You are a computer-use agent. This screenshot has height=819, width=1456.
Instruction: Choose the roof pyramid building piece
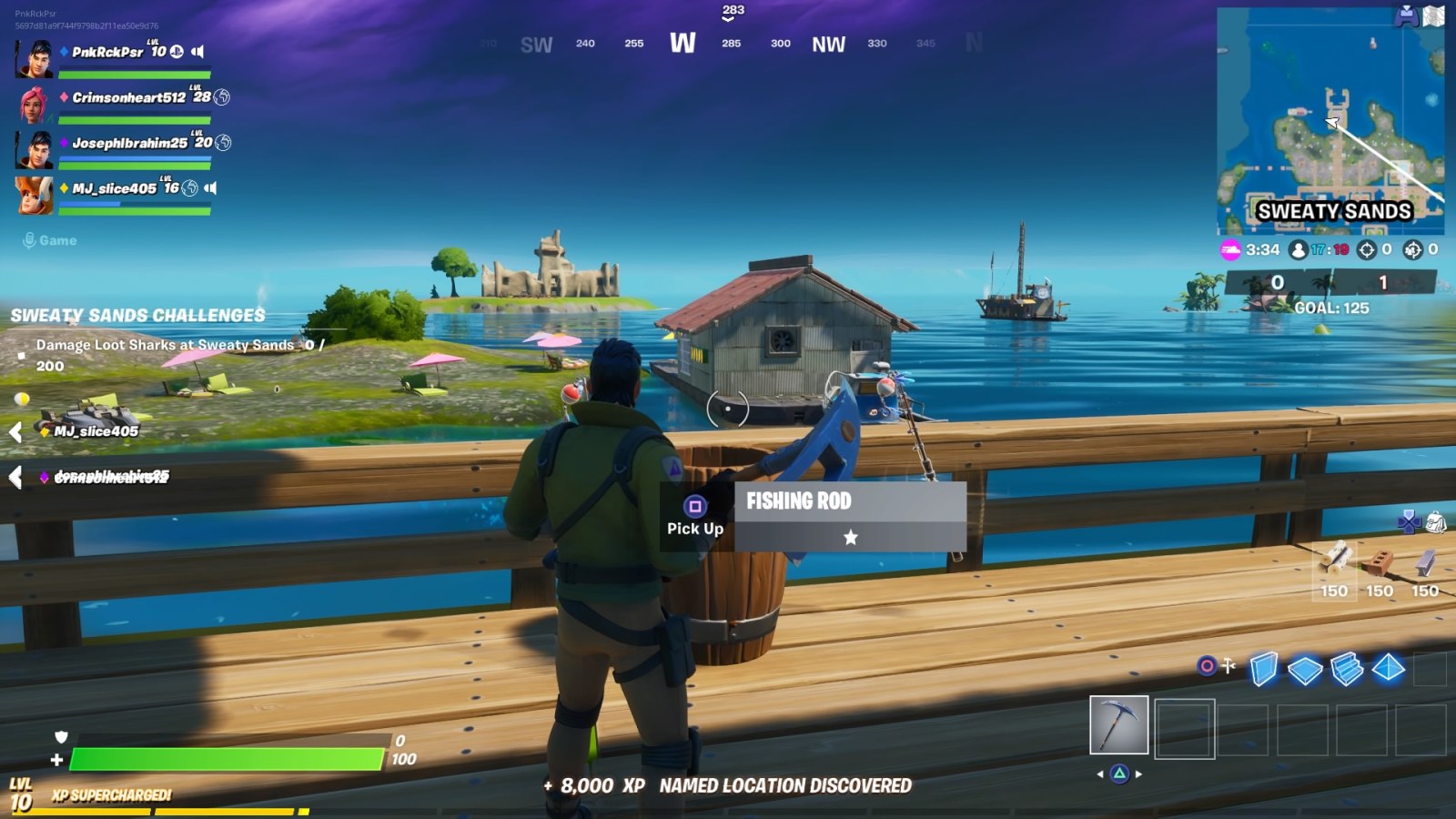click(x=1388, y=670)
